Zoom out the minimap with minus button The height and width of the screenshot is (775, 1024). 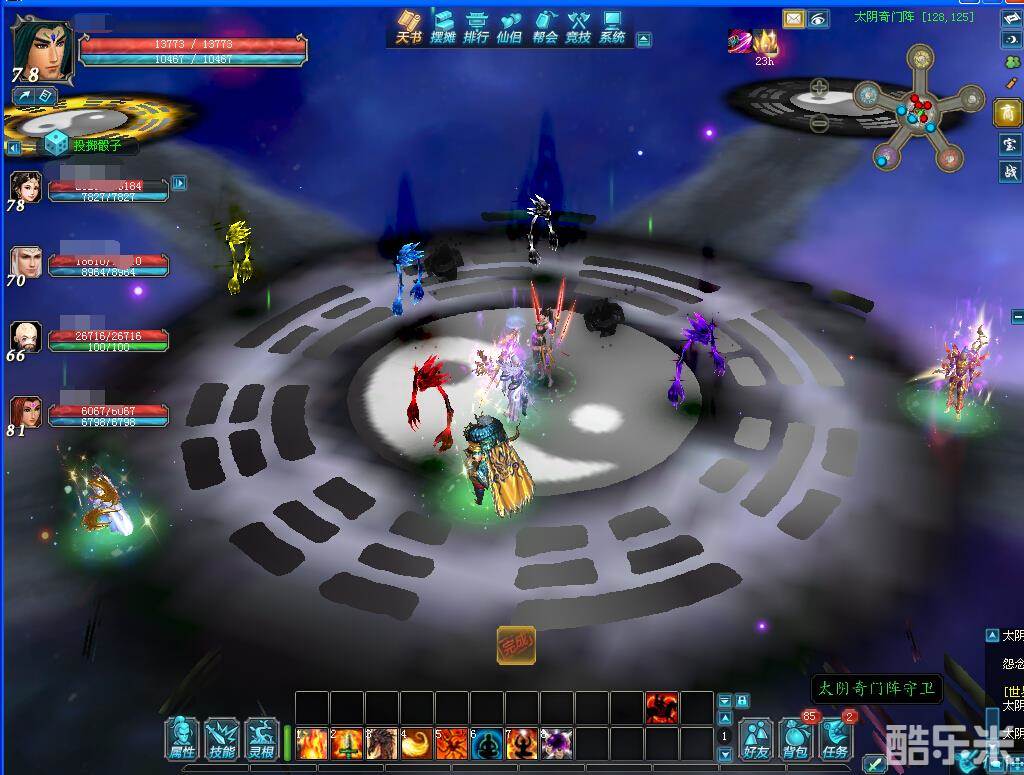point(820,124)
